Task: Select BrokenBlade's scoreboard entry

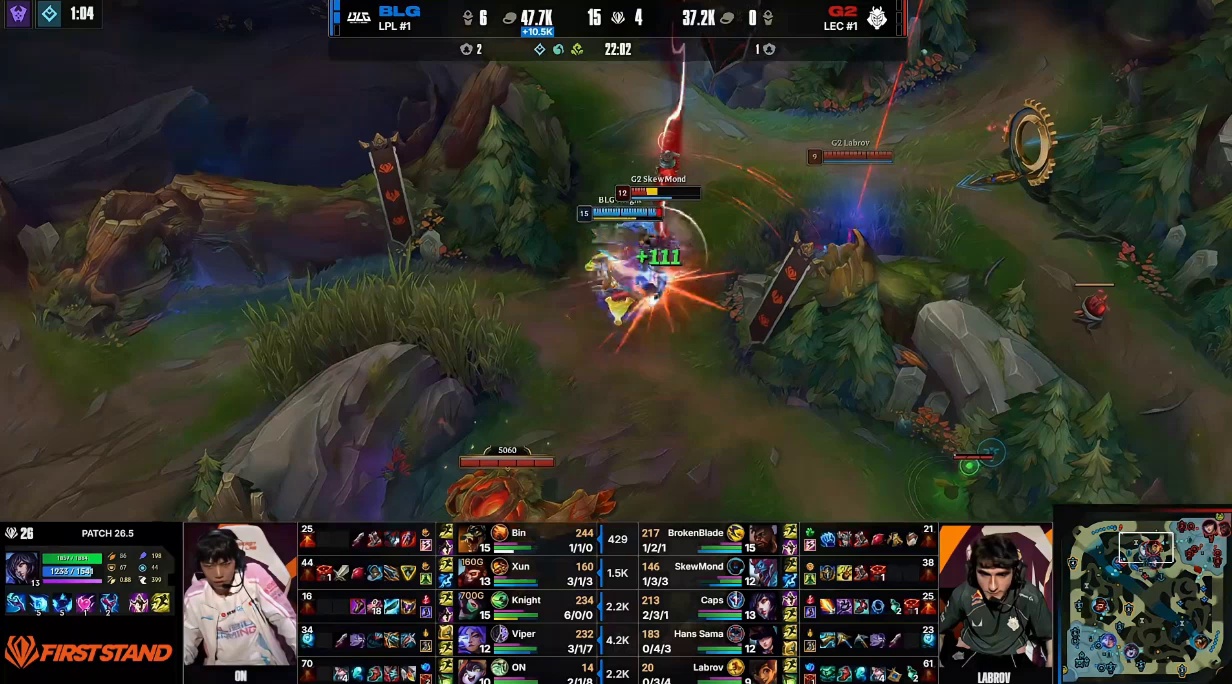Action: tap(694, 534)
